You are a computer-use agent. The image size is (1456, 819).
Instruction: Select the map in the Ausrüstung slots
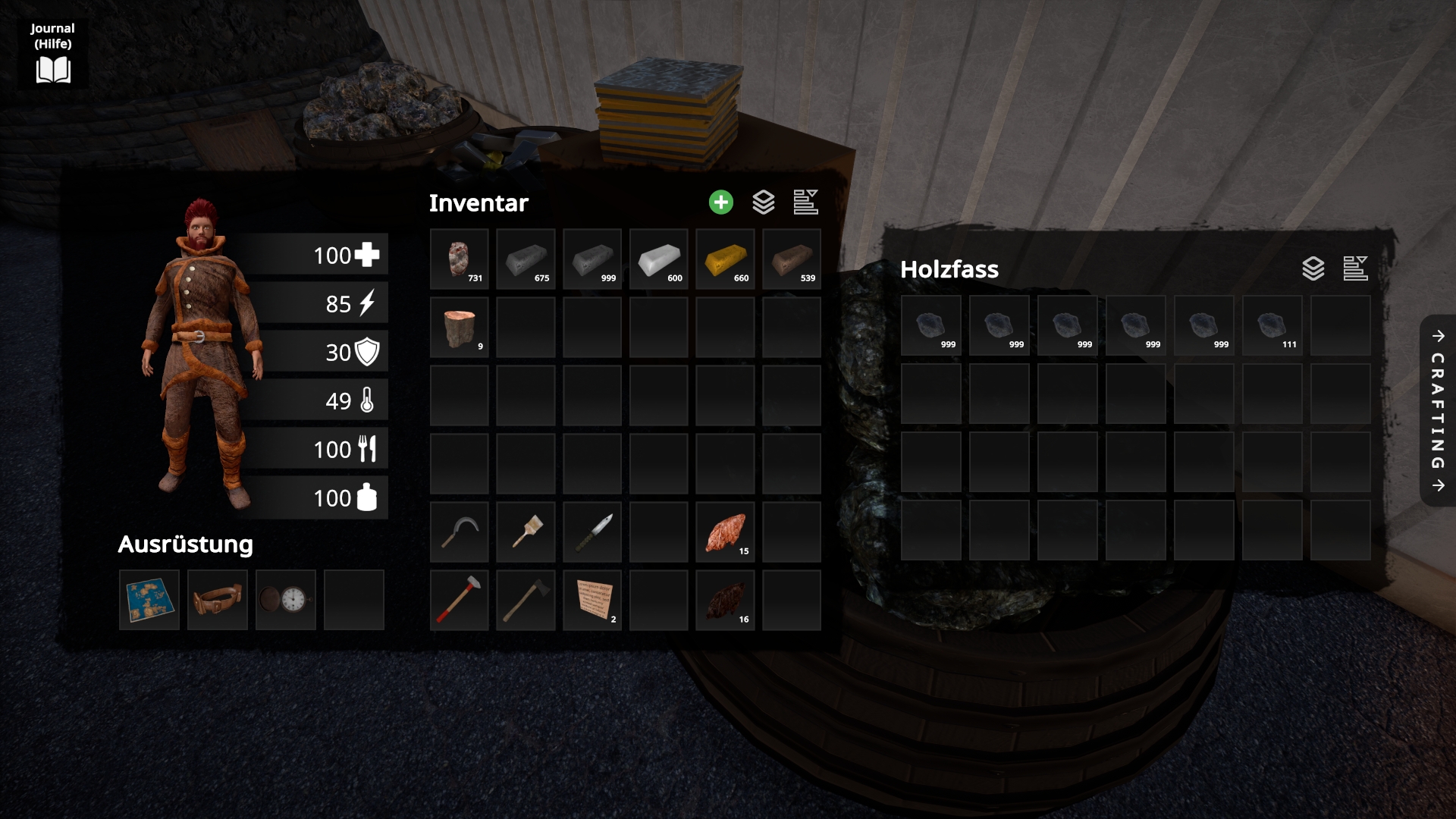149,600
